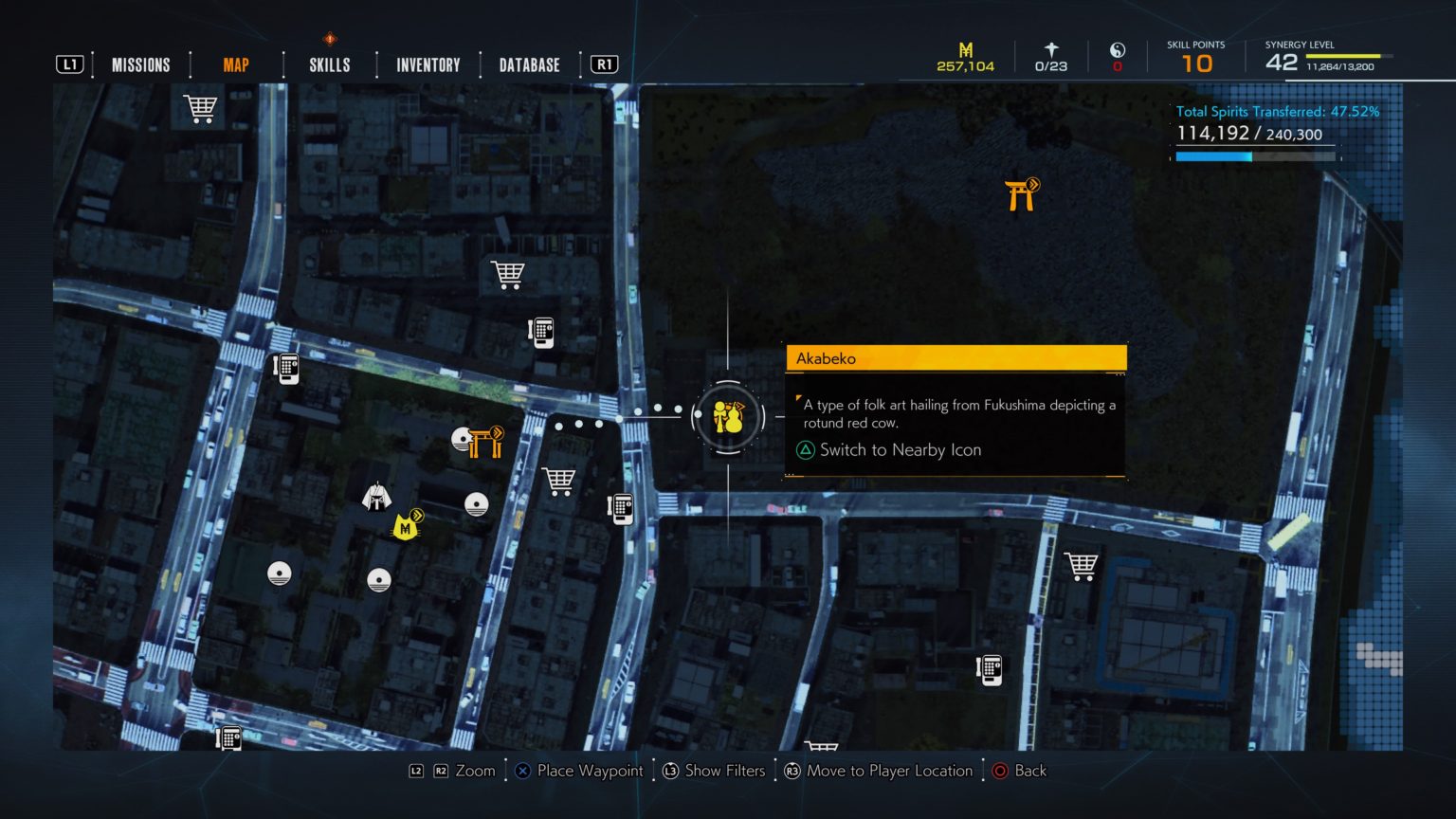
Task: Select the clothing outfit shop icon
Action: pos(376,496)
